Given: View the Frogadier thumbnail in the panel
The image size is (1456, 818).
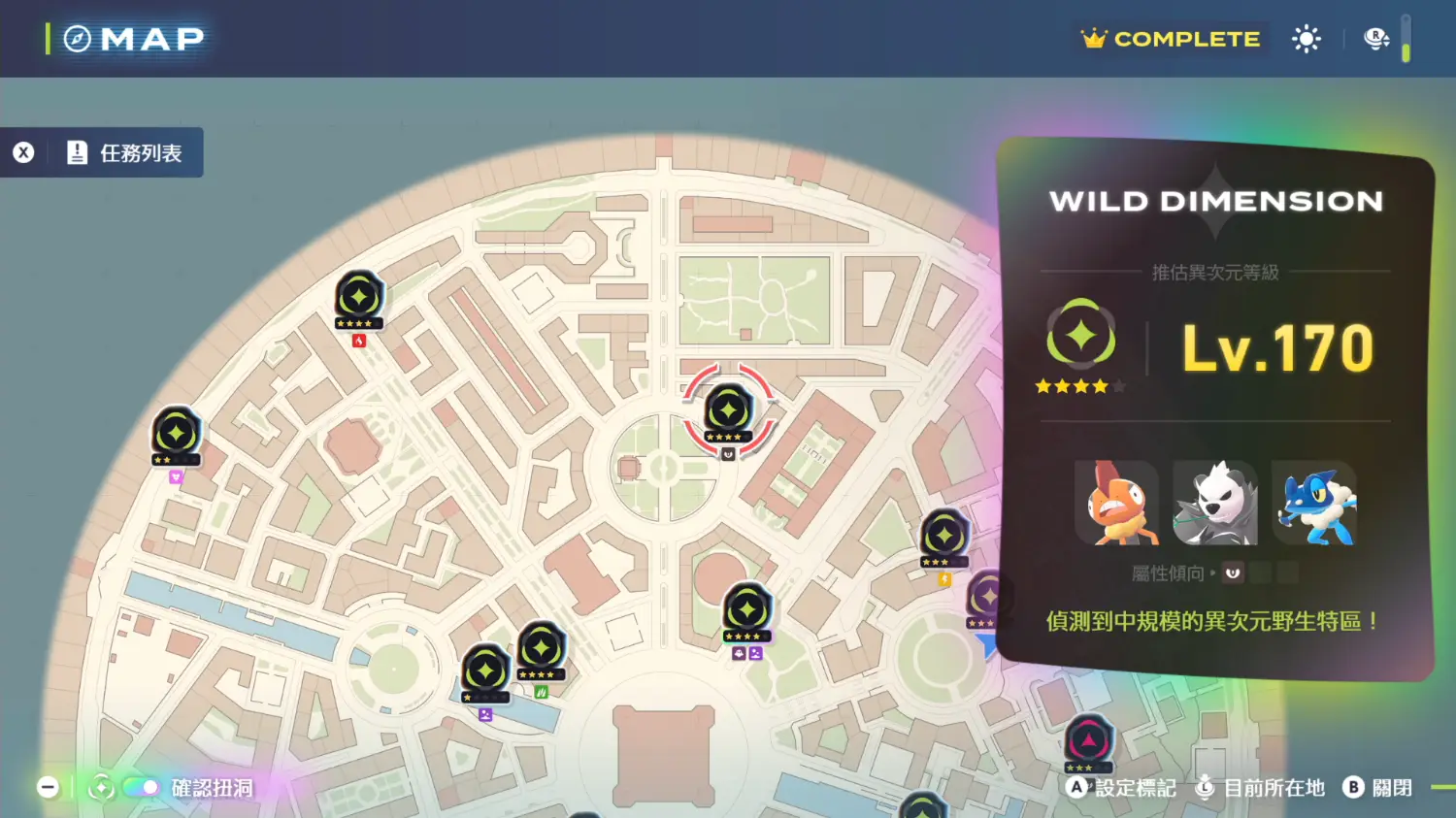Looking at the screenshot, I should pos(1314,503).
